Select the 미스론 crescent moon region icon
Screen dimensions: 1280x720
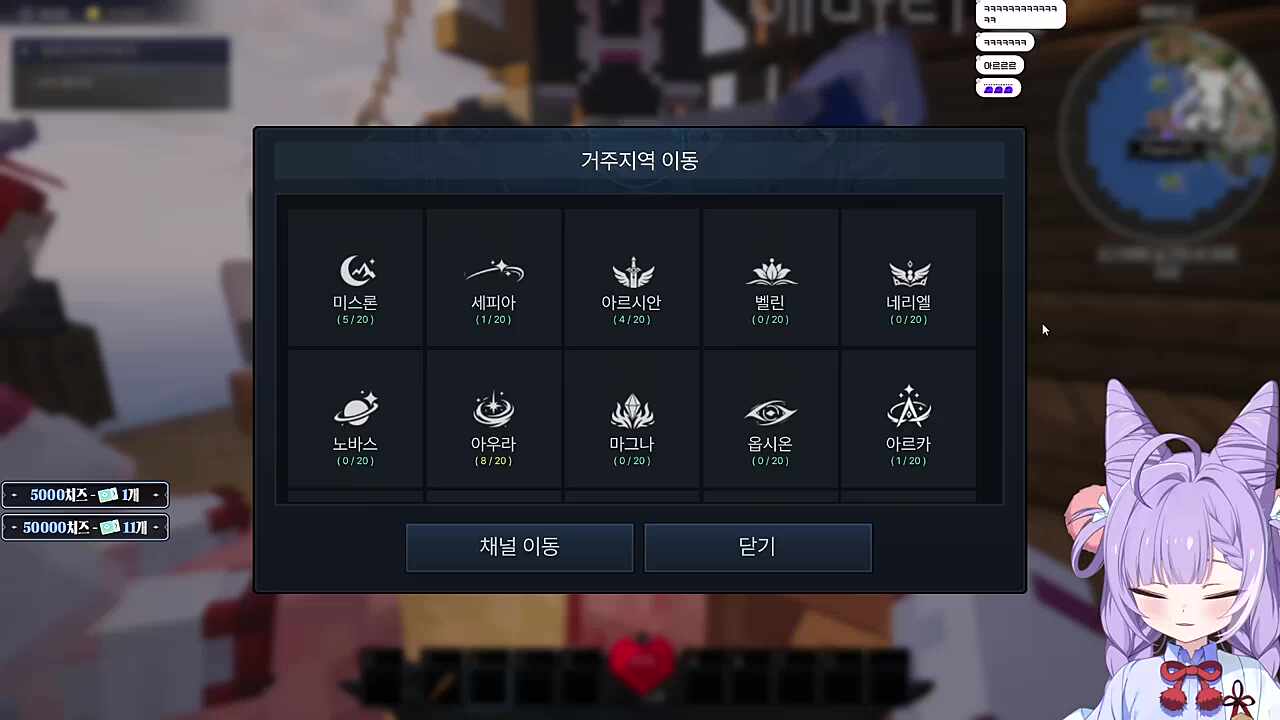355,270
